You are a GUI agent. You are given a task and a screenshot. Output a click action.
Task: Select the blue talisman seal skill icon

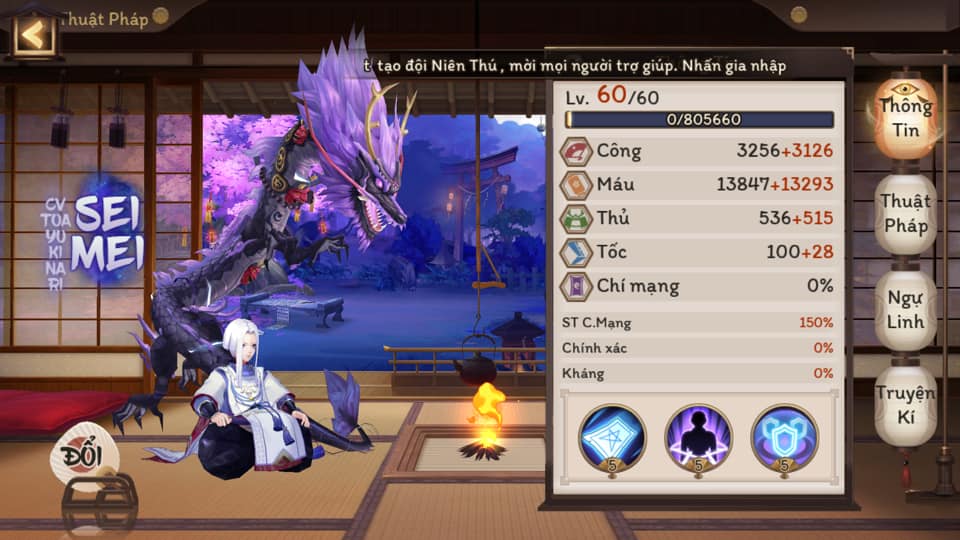point(612,437)
